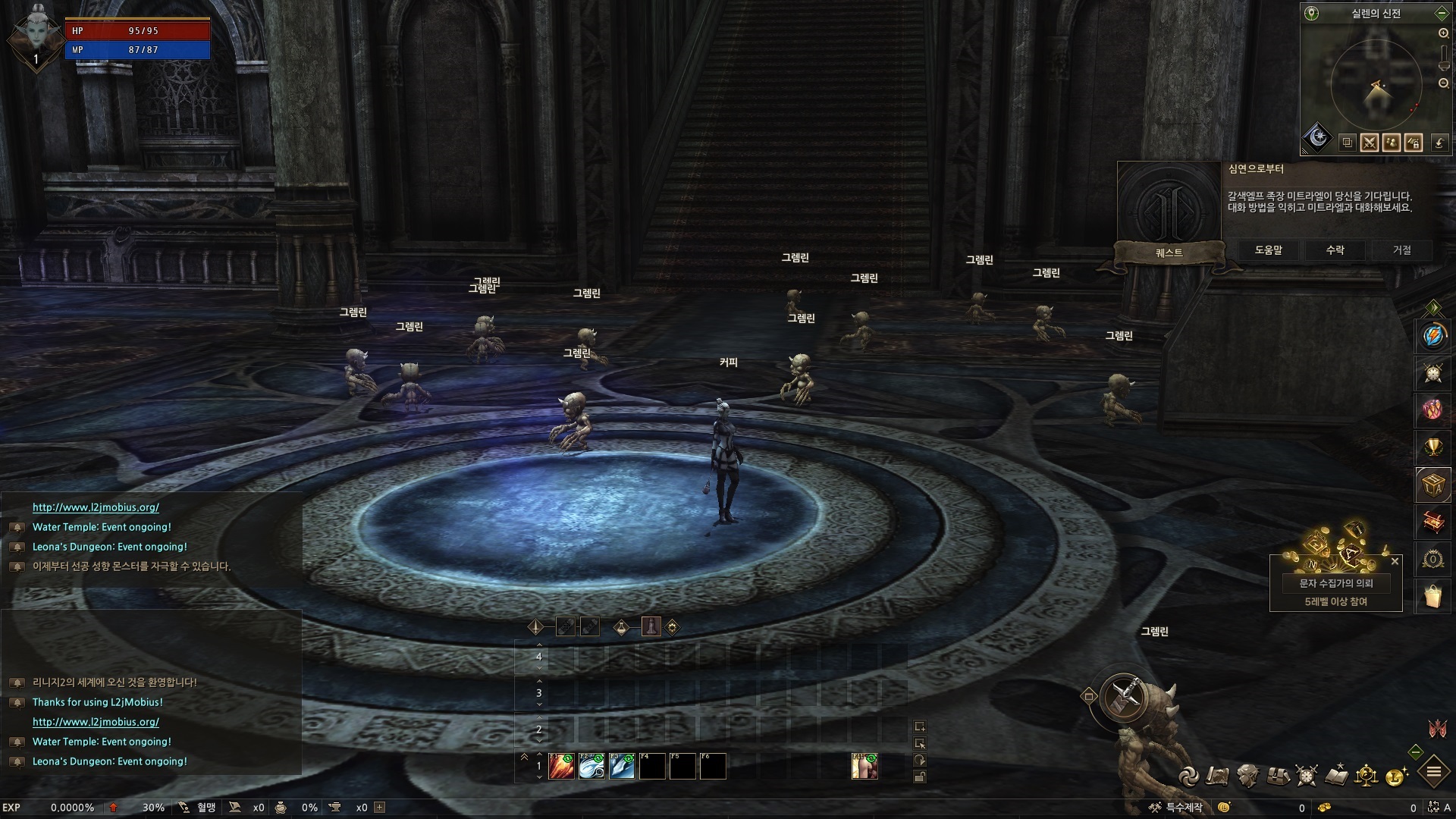This screenshot has width=1456, height=819.
Task: Open quest help via 도움말 button
Action: coord(1268,250)
